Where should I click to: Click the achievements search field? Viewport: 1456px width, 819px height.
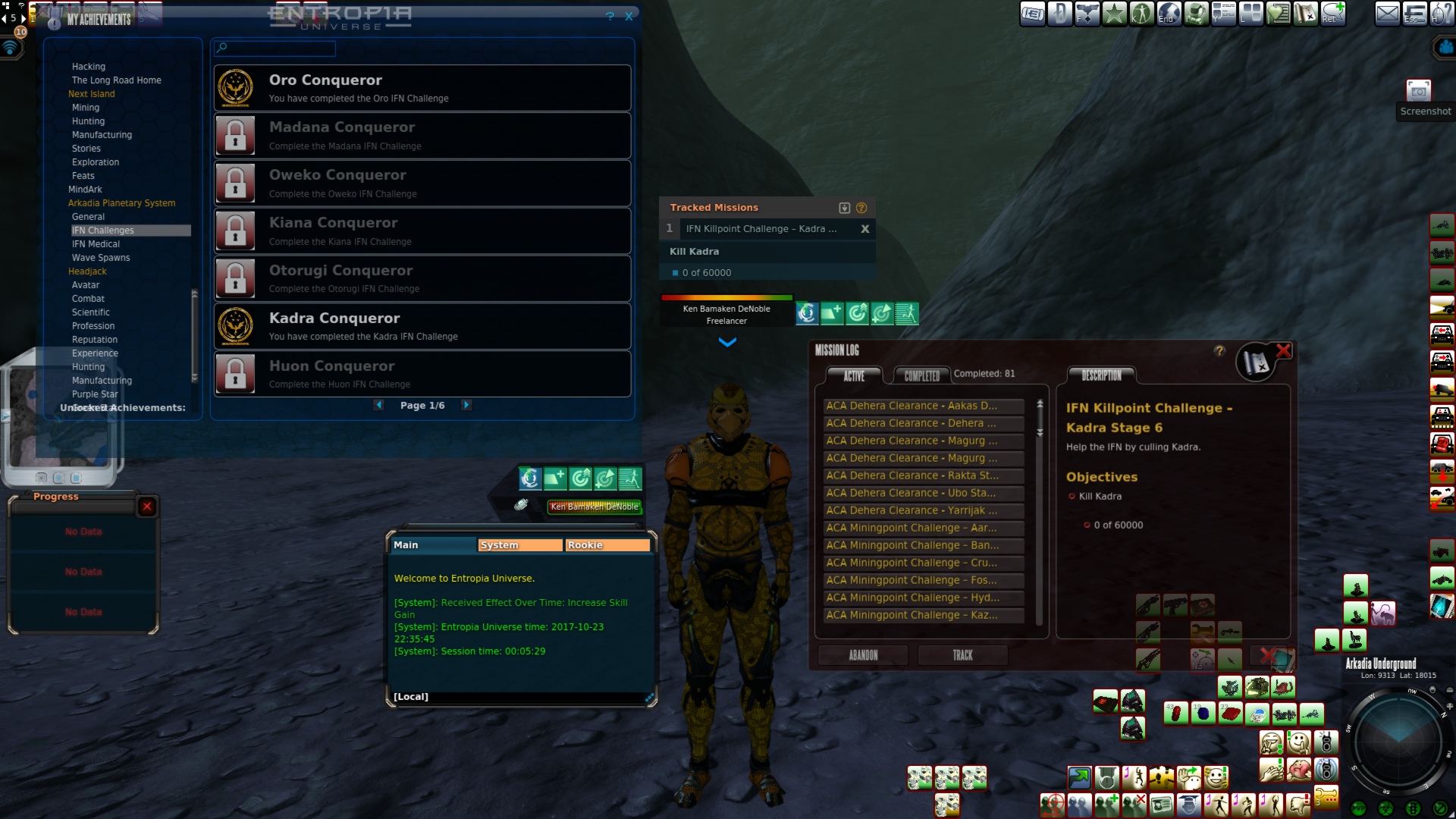pos(275,49)
